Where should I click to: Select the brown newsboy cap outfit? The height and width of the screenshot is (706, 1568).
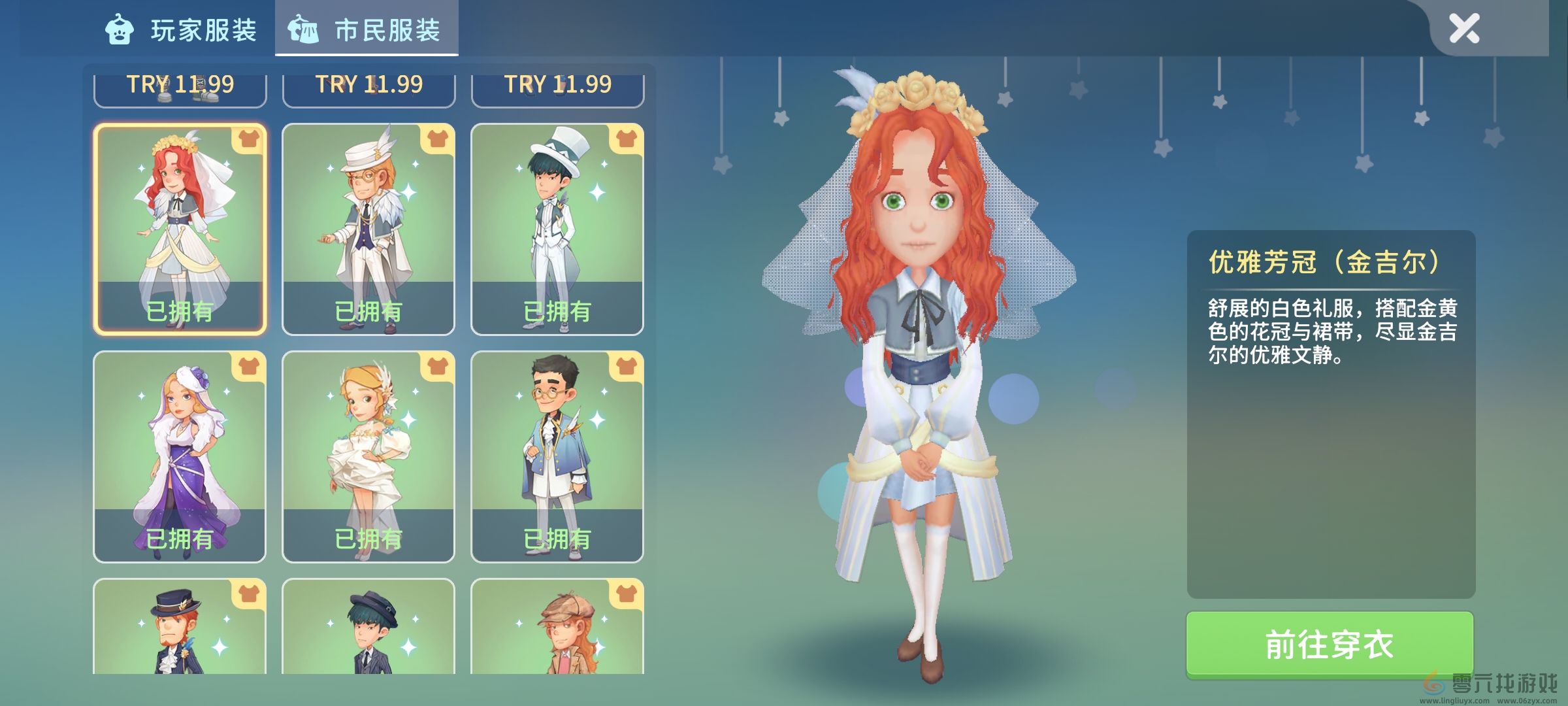pos(557,628)
